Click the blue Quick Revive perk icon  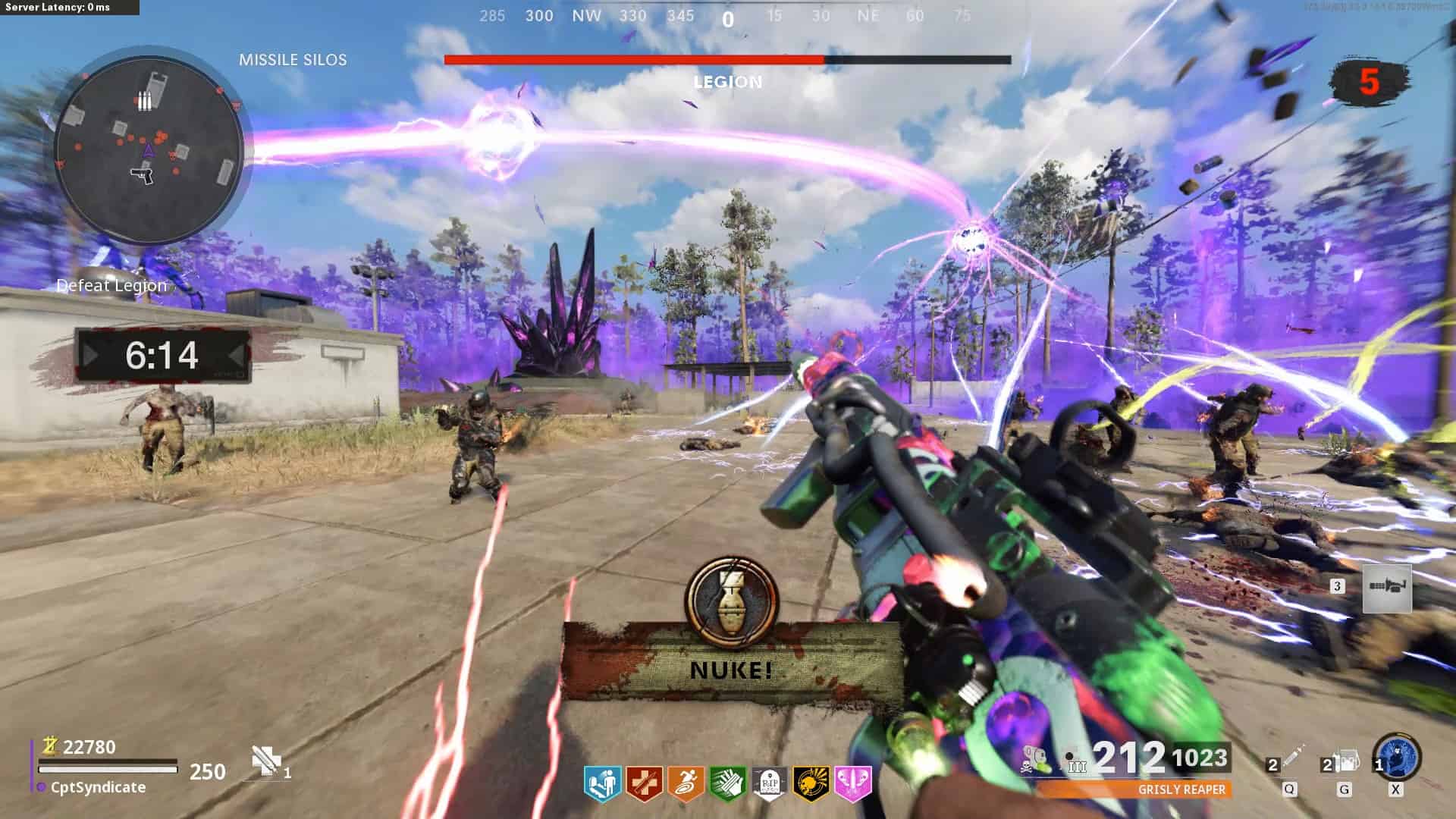tap(603, 784)
